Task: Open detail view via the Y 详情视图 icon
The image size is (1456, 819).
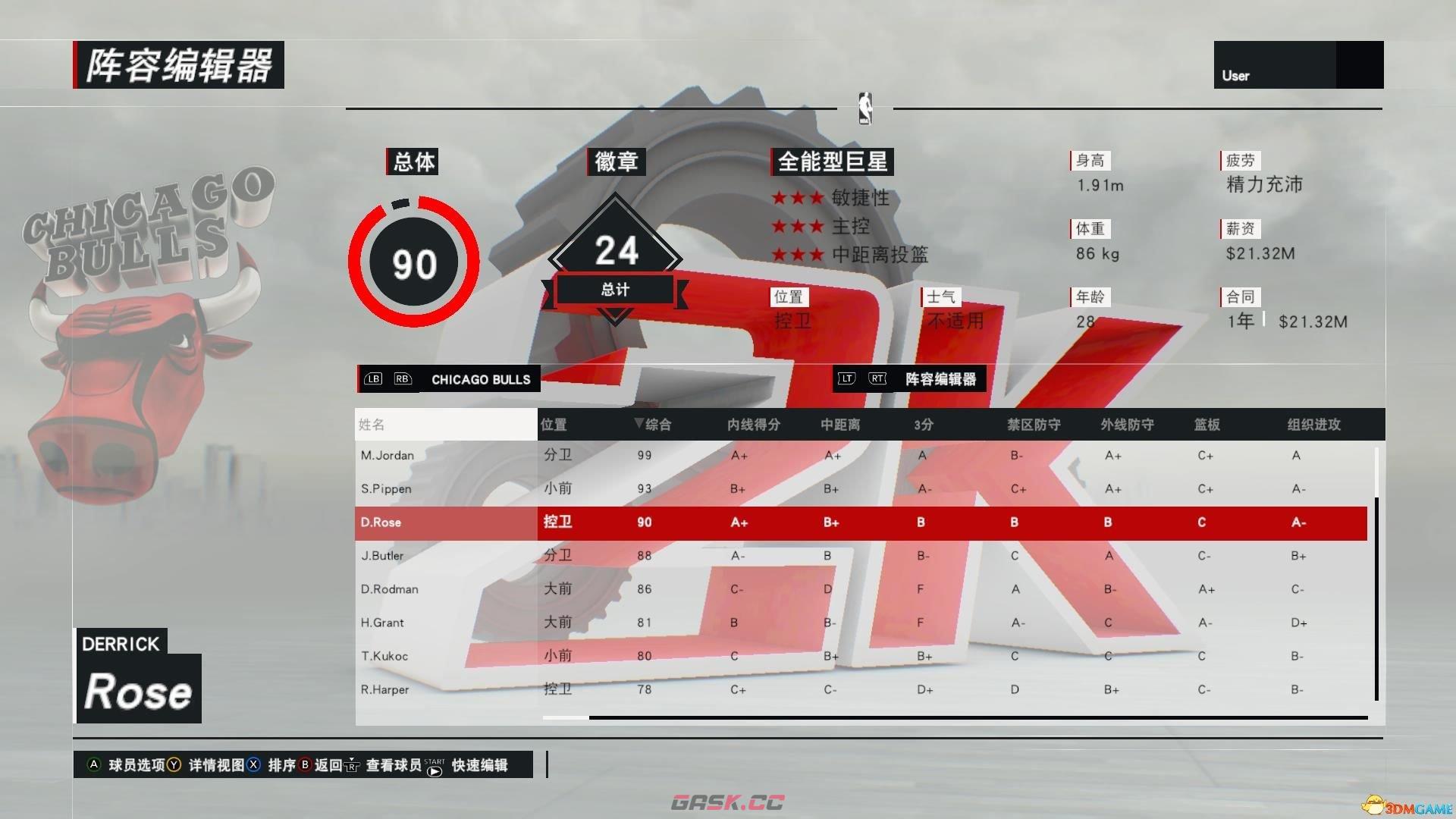Action: pyautogui.click(x=173, y=766)
